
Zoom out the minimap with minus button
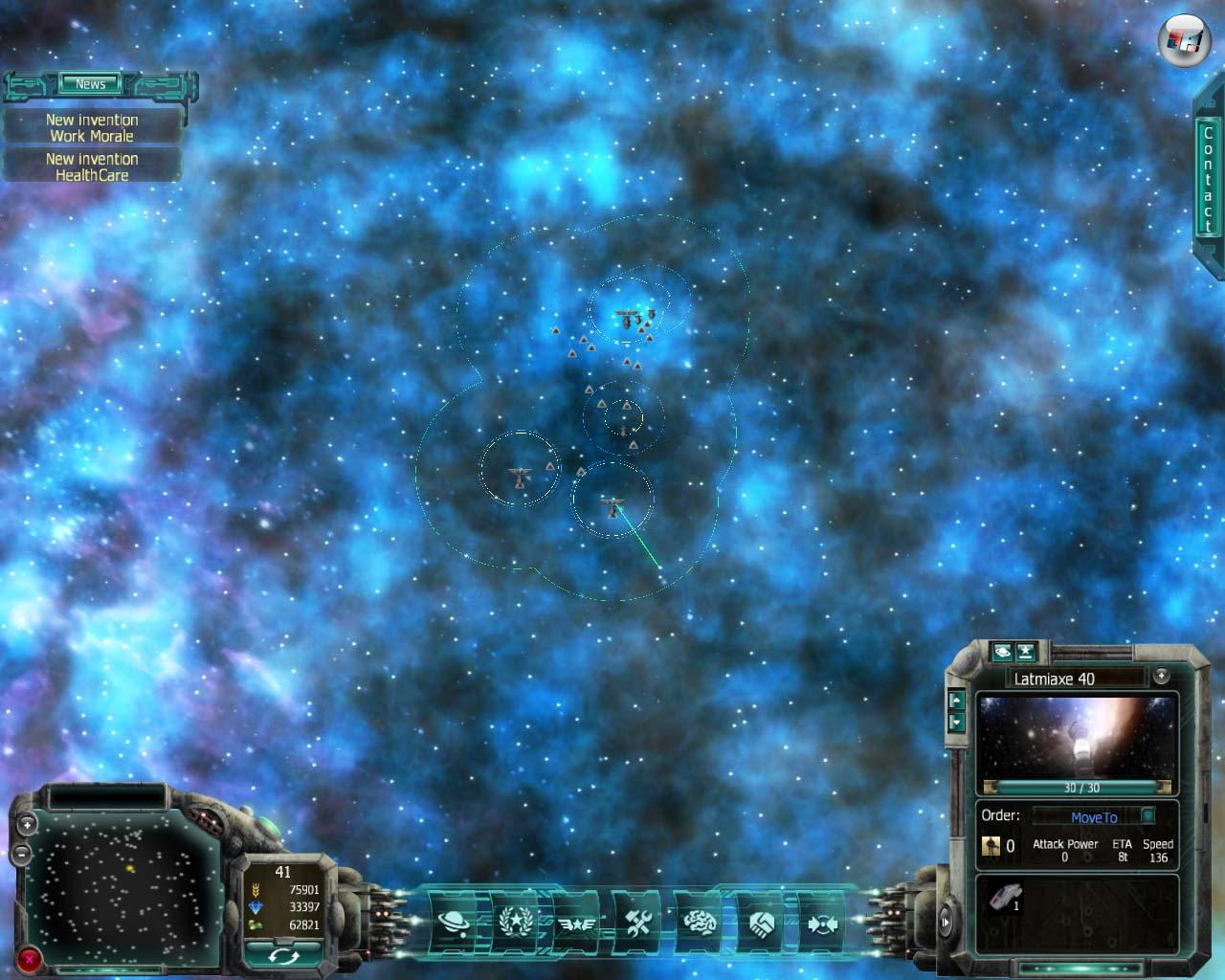tap(22, 851)
